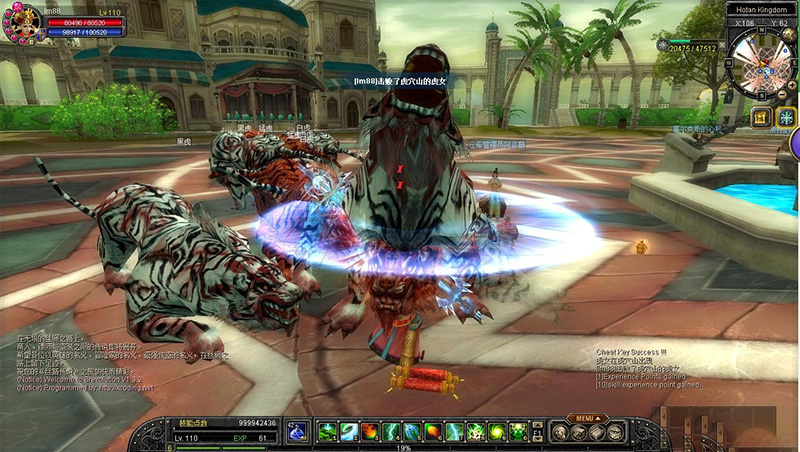Screen dimensions: 800x452
Task: Click the pet icon beside the 20475/47512 bar
Action: 662,46
